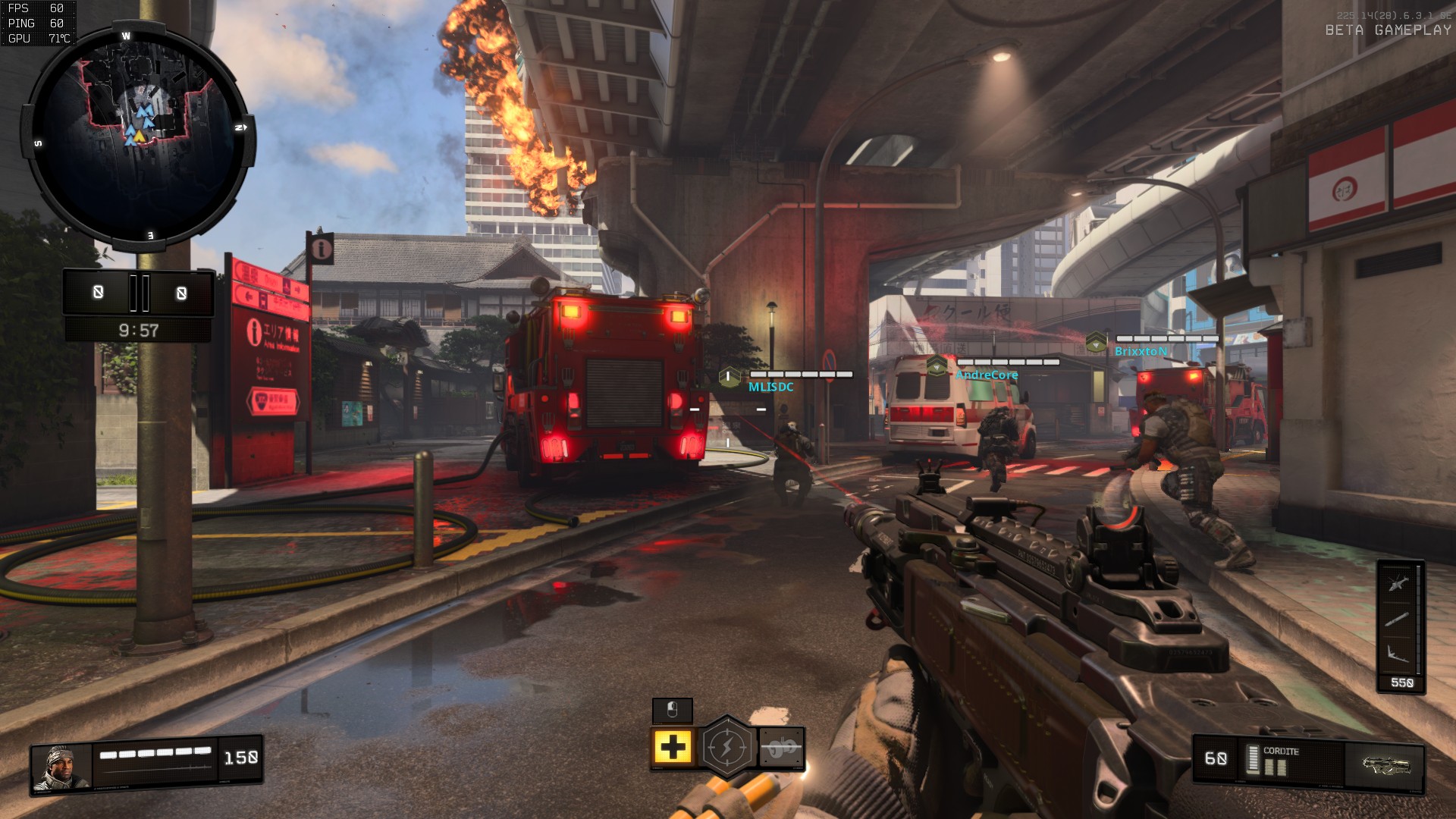Click the circular minimap
The width and height of the screenshot is (1456, 819).
(x=139, y=136)
